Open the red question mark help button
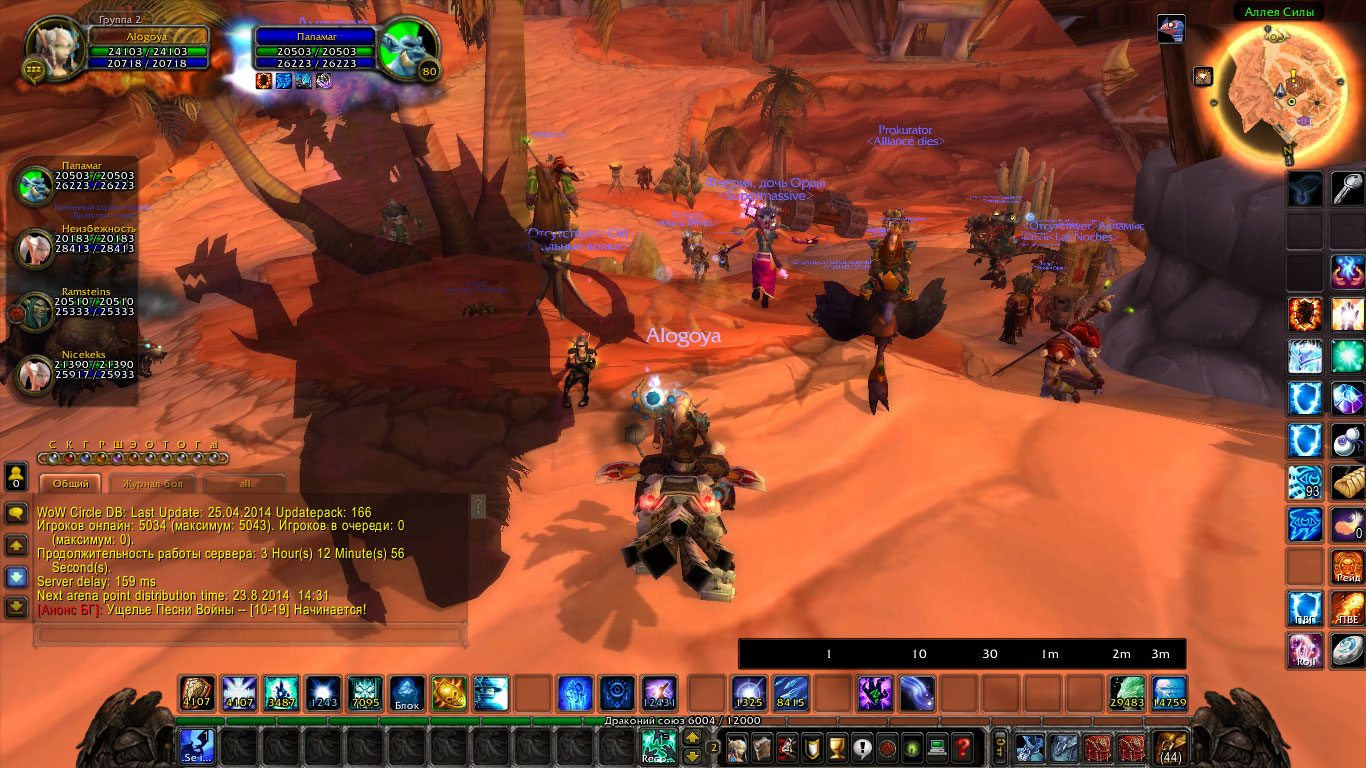 point(962,747)
